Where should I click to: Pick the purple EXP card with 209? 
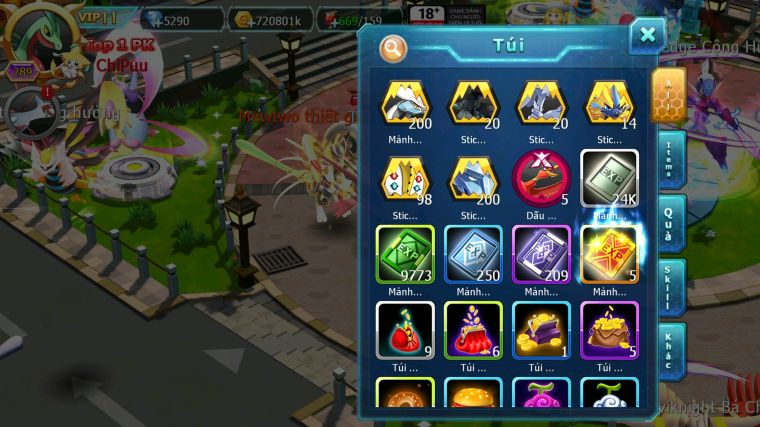click(541, 255)
